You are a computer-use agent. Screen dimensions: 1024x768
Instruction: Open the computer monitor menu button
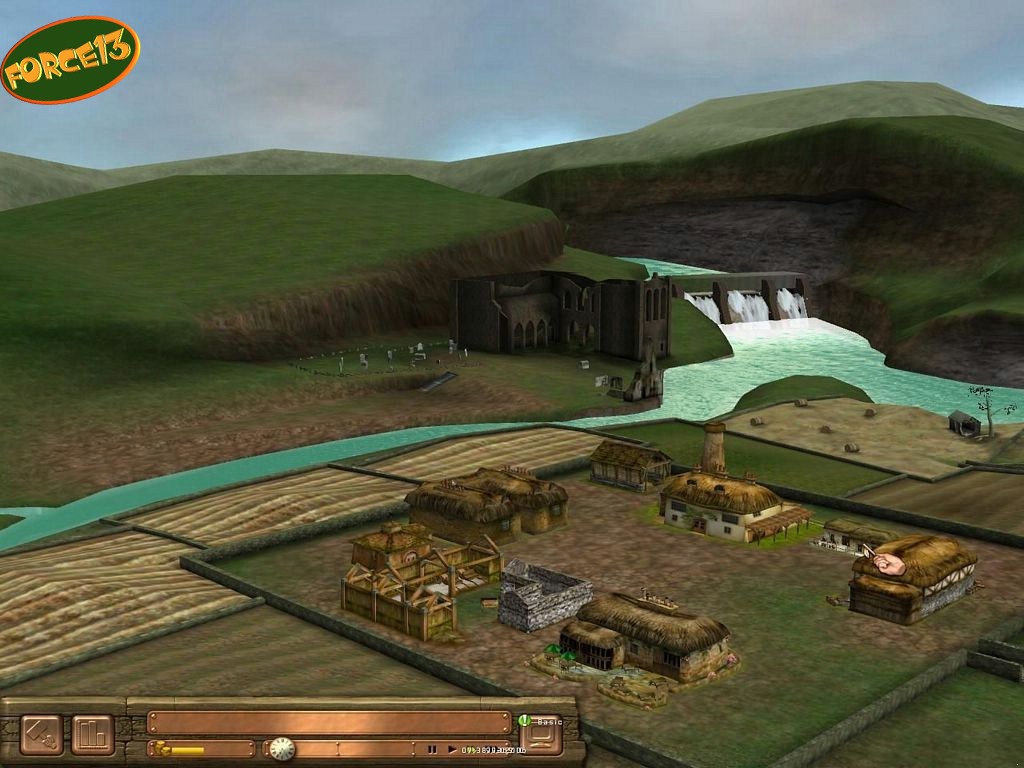click(541, 738)
